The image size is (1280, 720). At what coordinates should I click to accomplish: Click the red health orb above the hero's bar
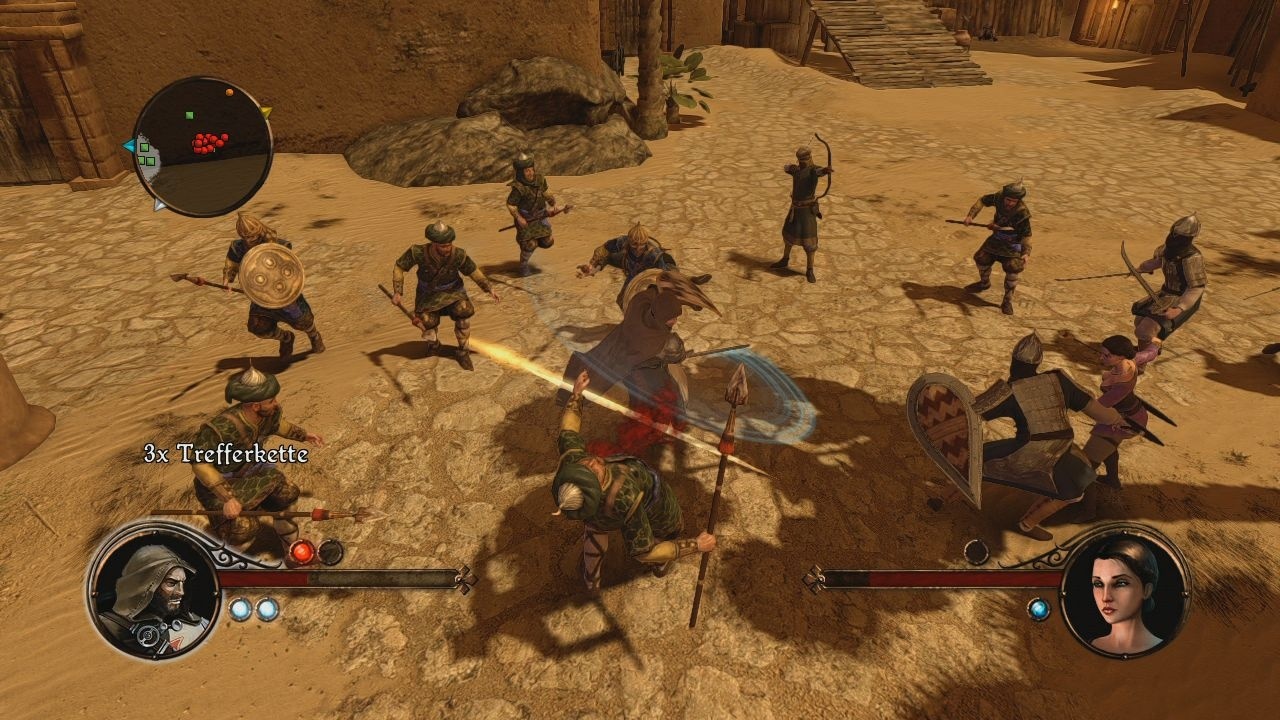pyautogui.click(x=303, y=552)
